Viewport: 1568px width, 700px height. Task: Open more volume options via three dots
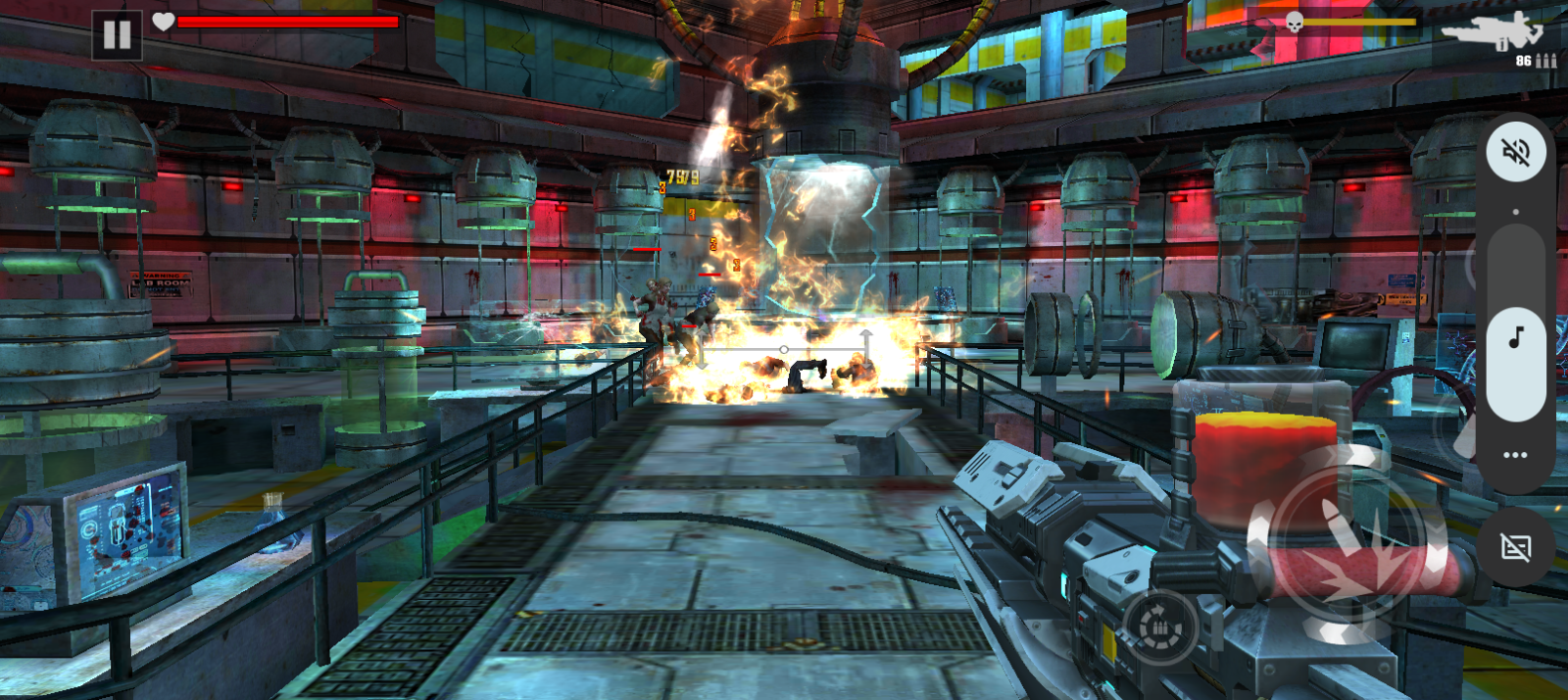(x=1515, y=455)
